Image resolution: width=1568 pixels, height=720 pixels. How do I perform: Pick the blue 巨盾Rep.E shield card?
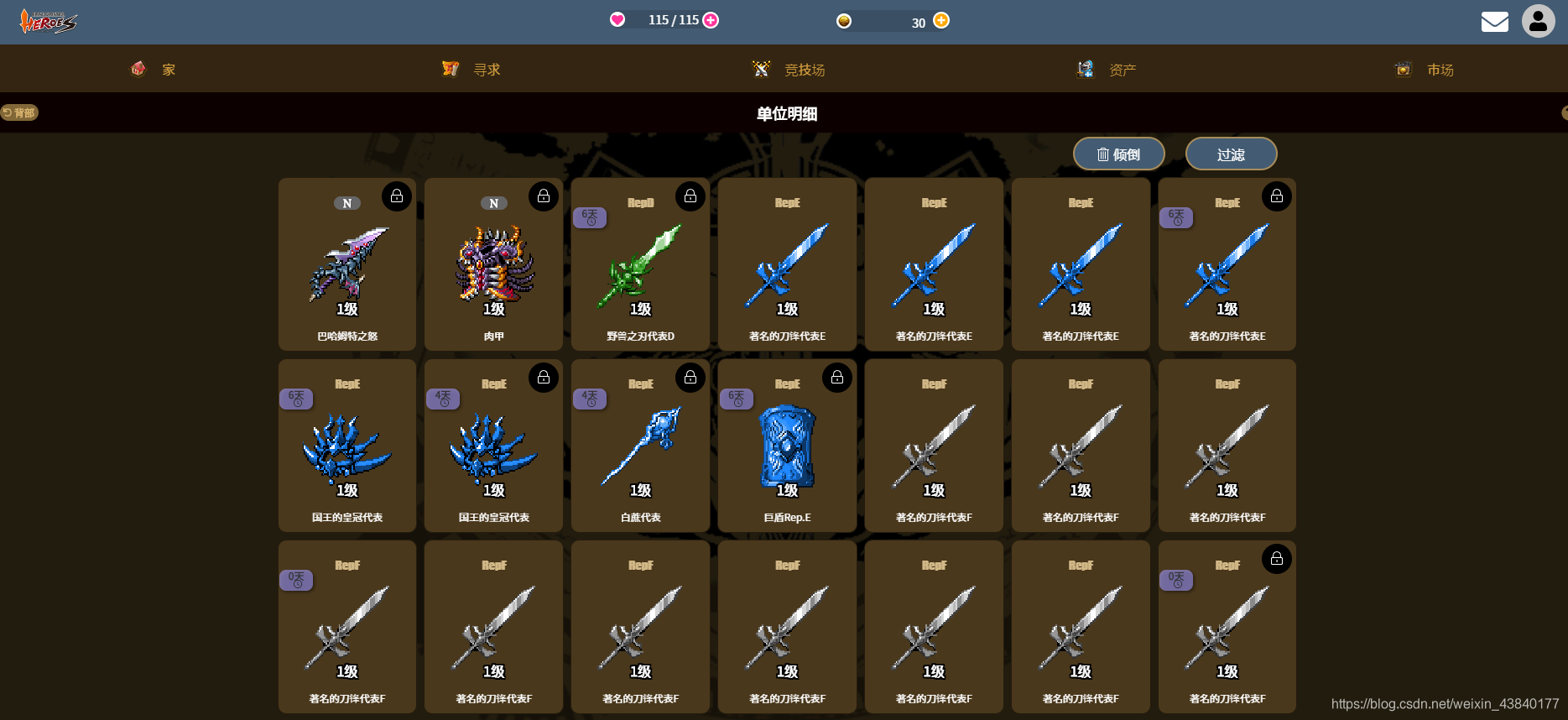pyautogui.click(x=787, y=450)
